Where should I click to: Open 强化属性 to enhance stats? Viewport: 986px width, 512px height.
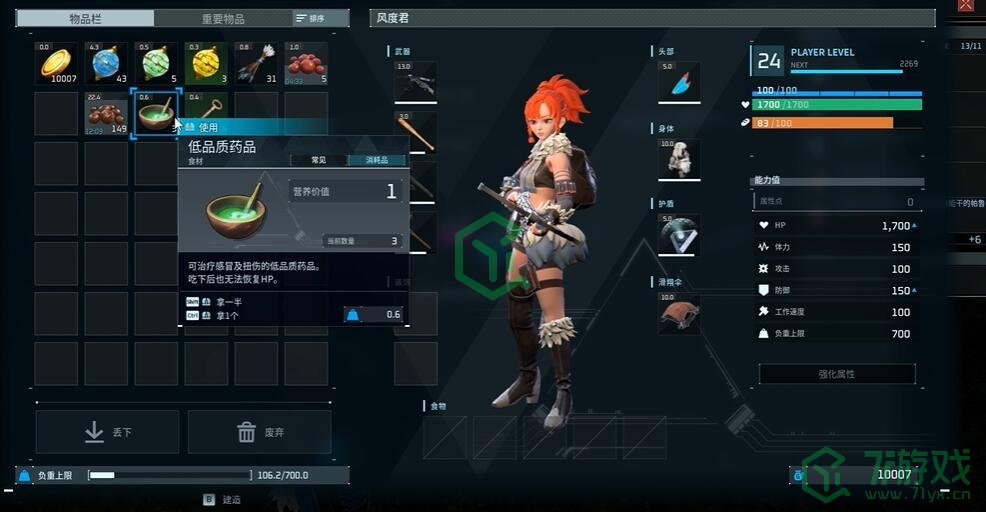point(837,374)
